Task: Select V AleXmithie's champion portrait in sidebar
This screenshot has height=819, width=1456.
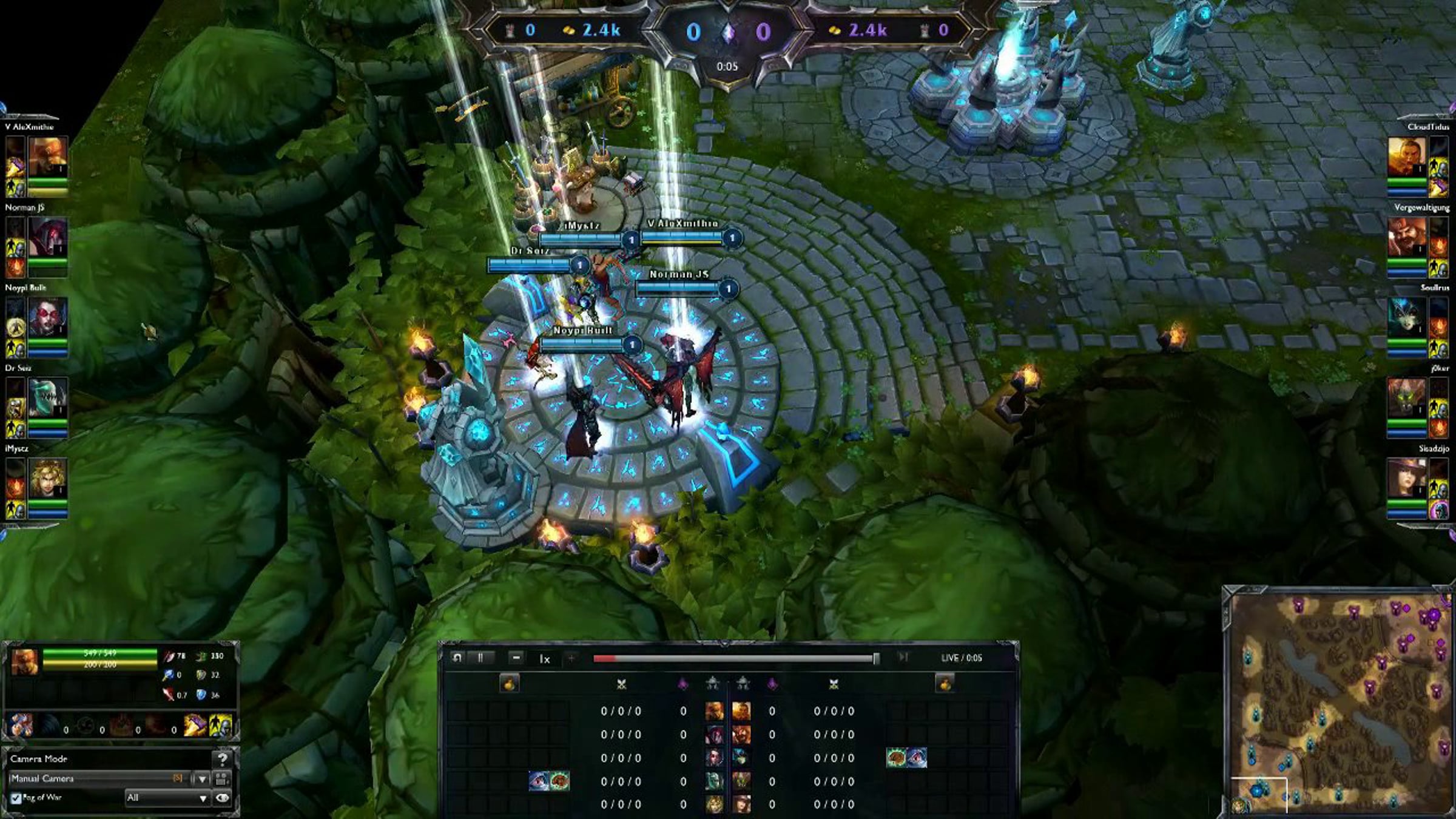Action: click(x=47, y=157)
